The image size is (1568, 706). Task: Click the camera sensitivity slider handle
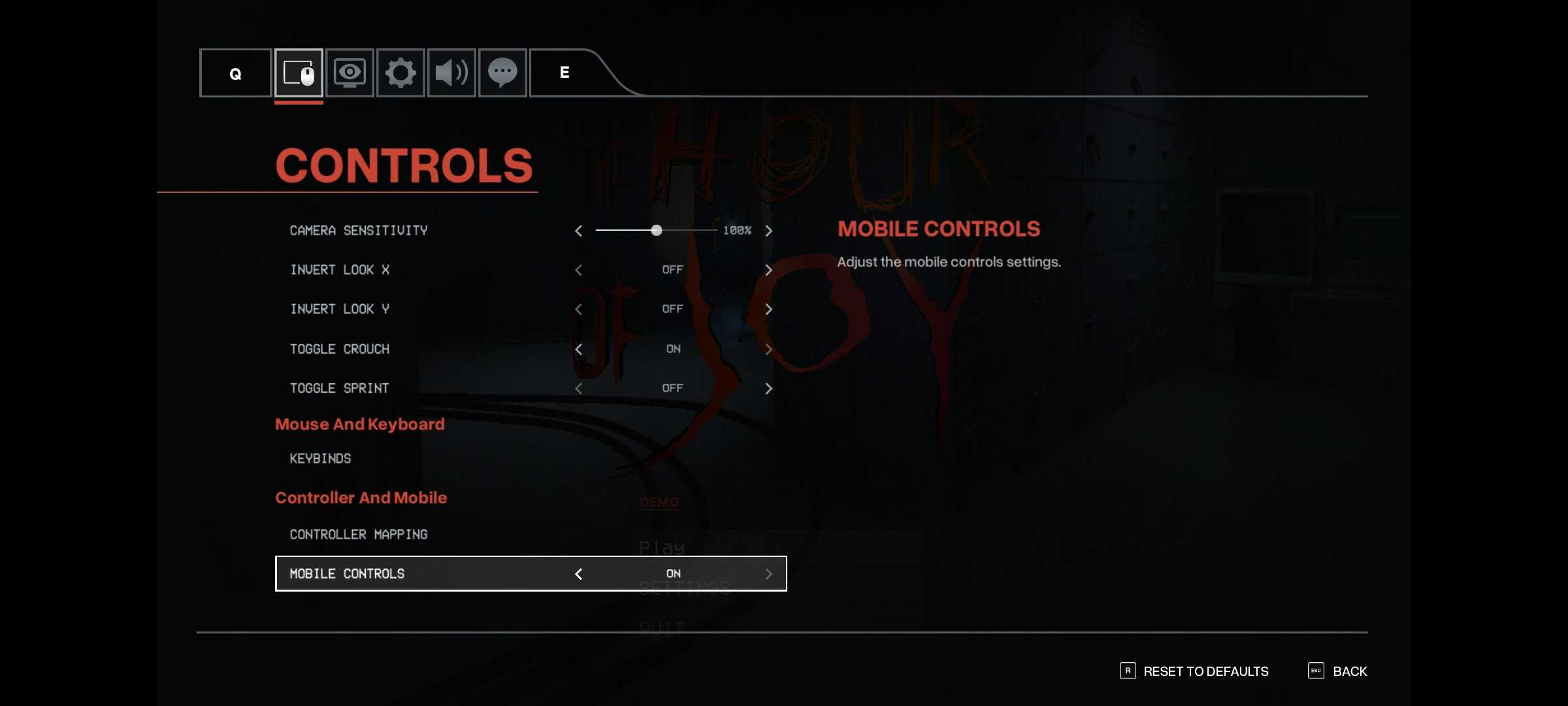pos(657,231)
